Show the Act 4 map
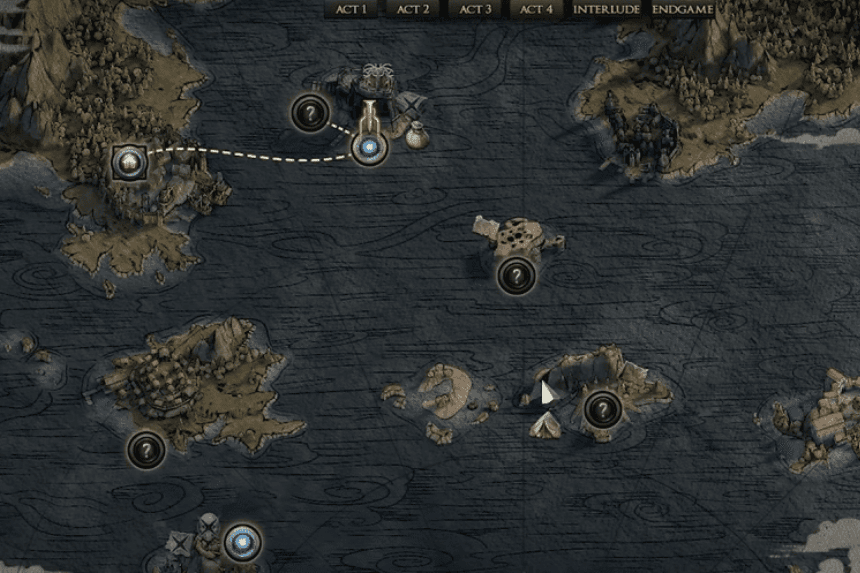The height and width of the screenshot is (573, 860). point(537,9)
